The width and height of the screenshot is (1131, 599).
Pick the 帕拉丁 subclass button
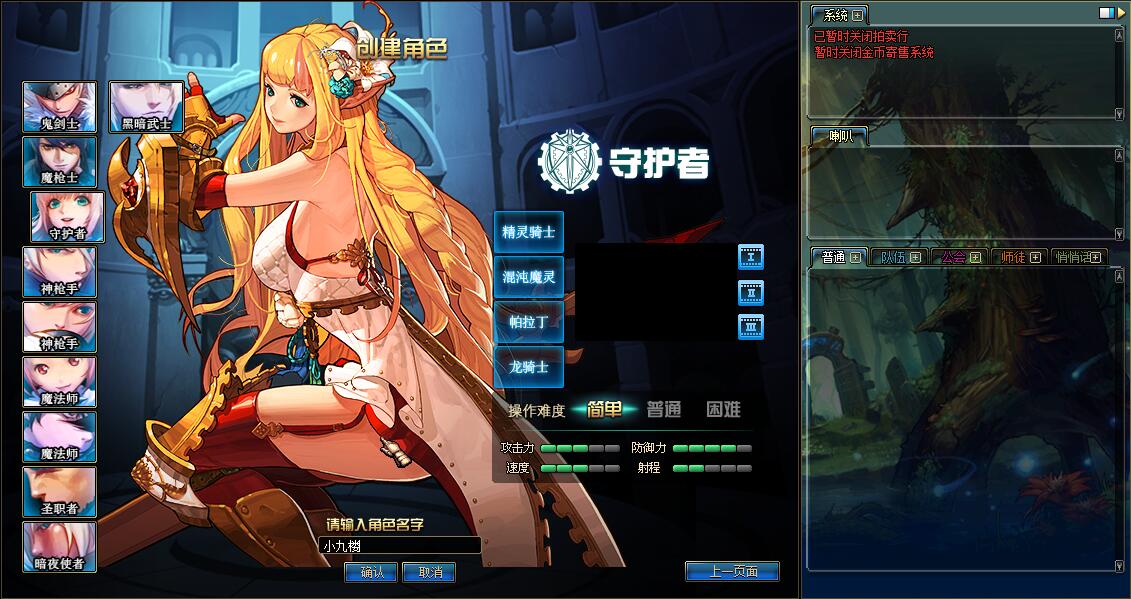tap(529, 322)
